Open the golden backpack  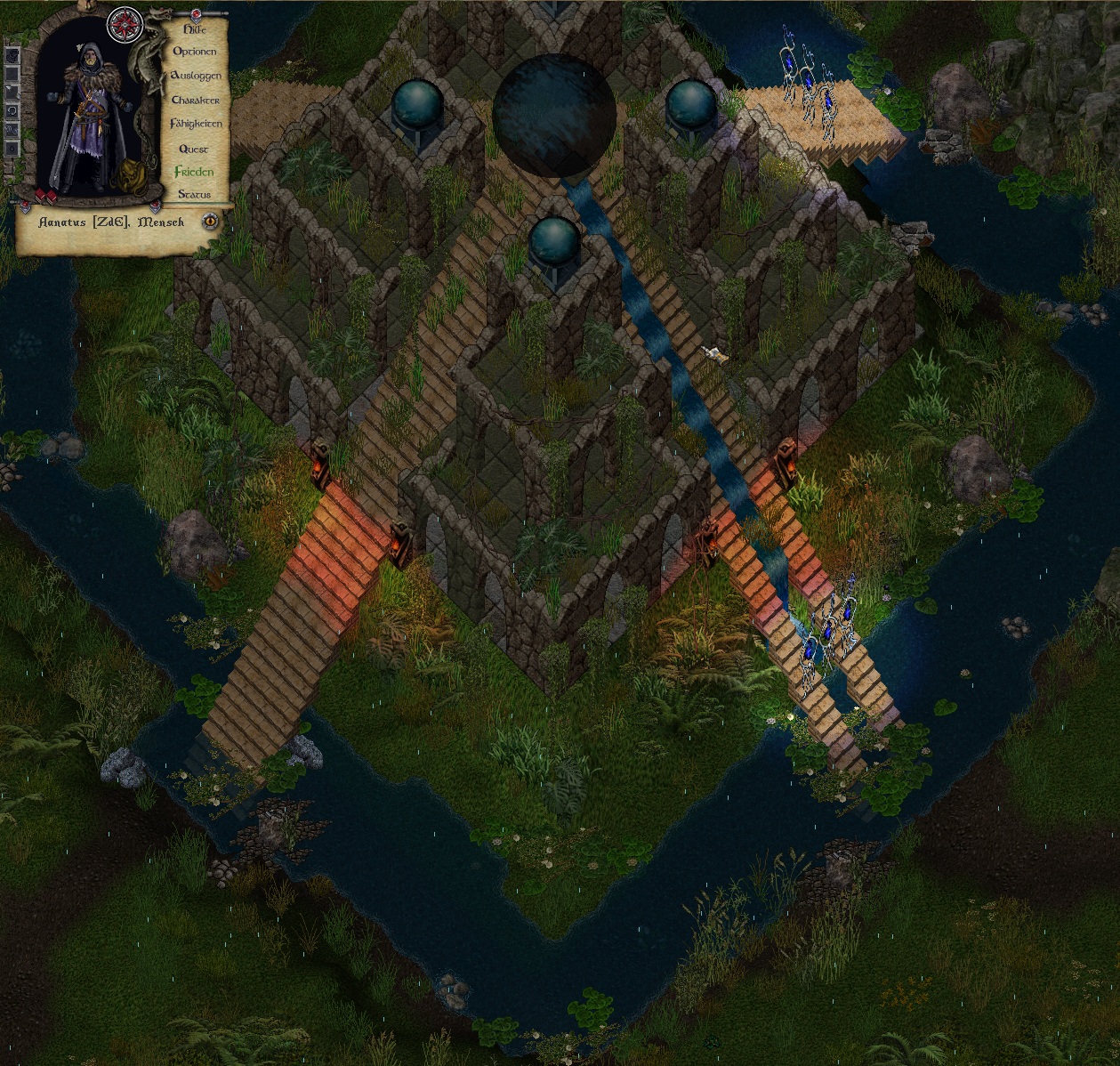click(130, 175)
